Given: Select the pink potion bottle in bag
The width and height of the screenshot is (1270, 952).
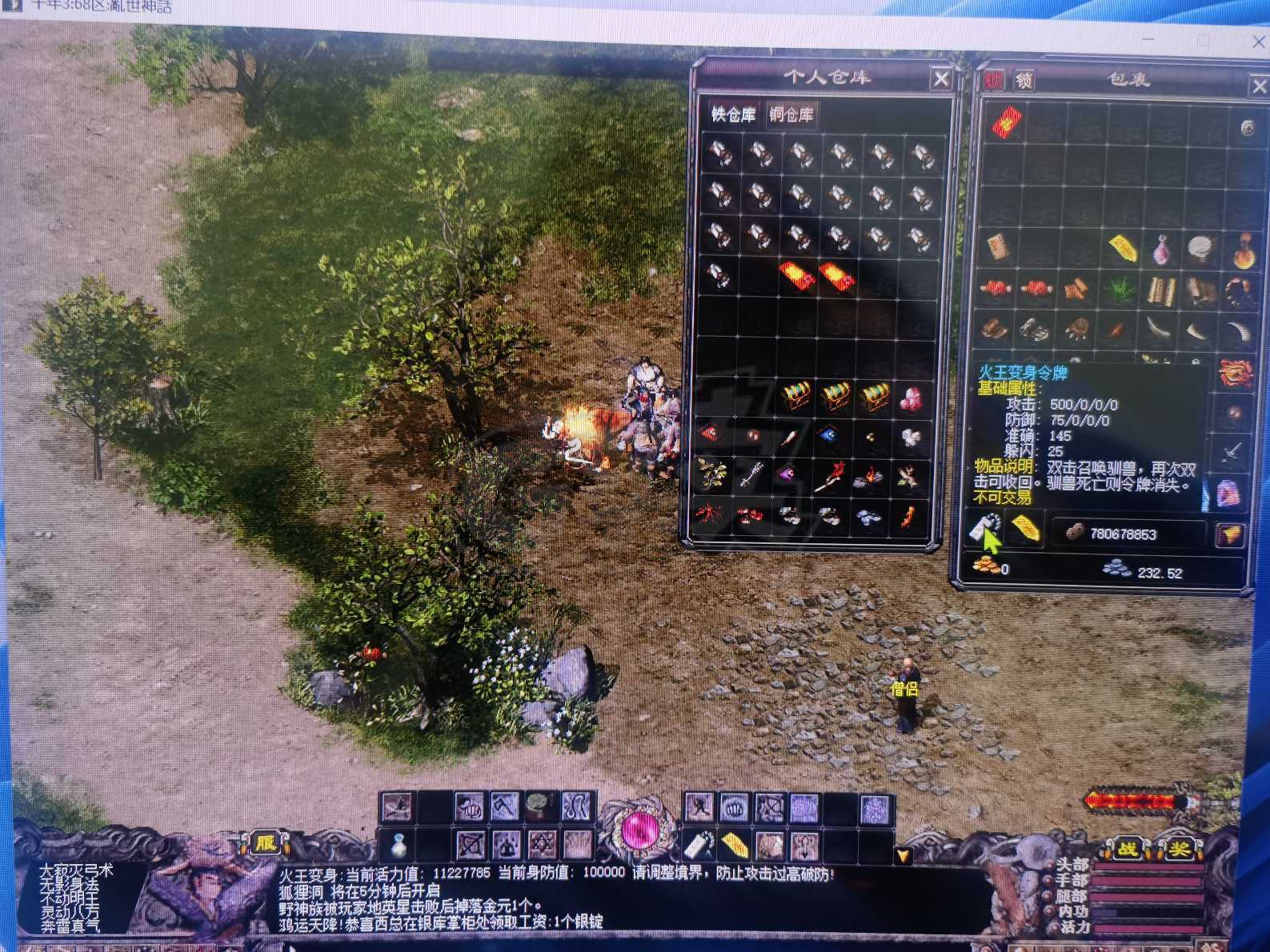Looking at the screenshot, I should pos(1161,250).
